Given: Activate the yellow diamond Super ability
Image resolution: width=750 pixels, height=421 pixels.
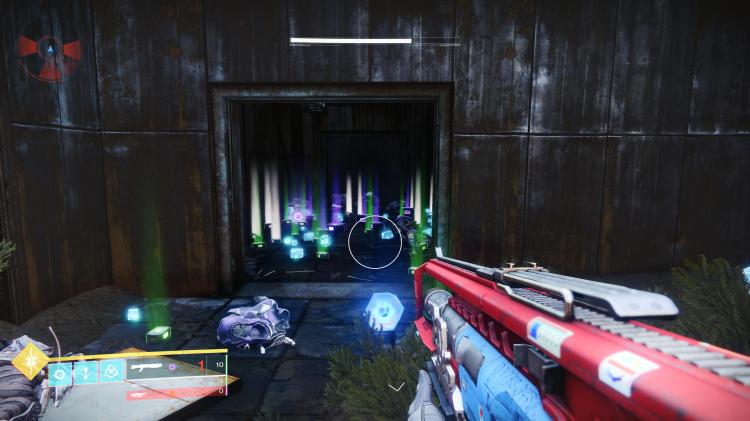Looking at the screenshot, I should click(x=30, y=360).
